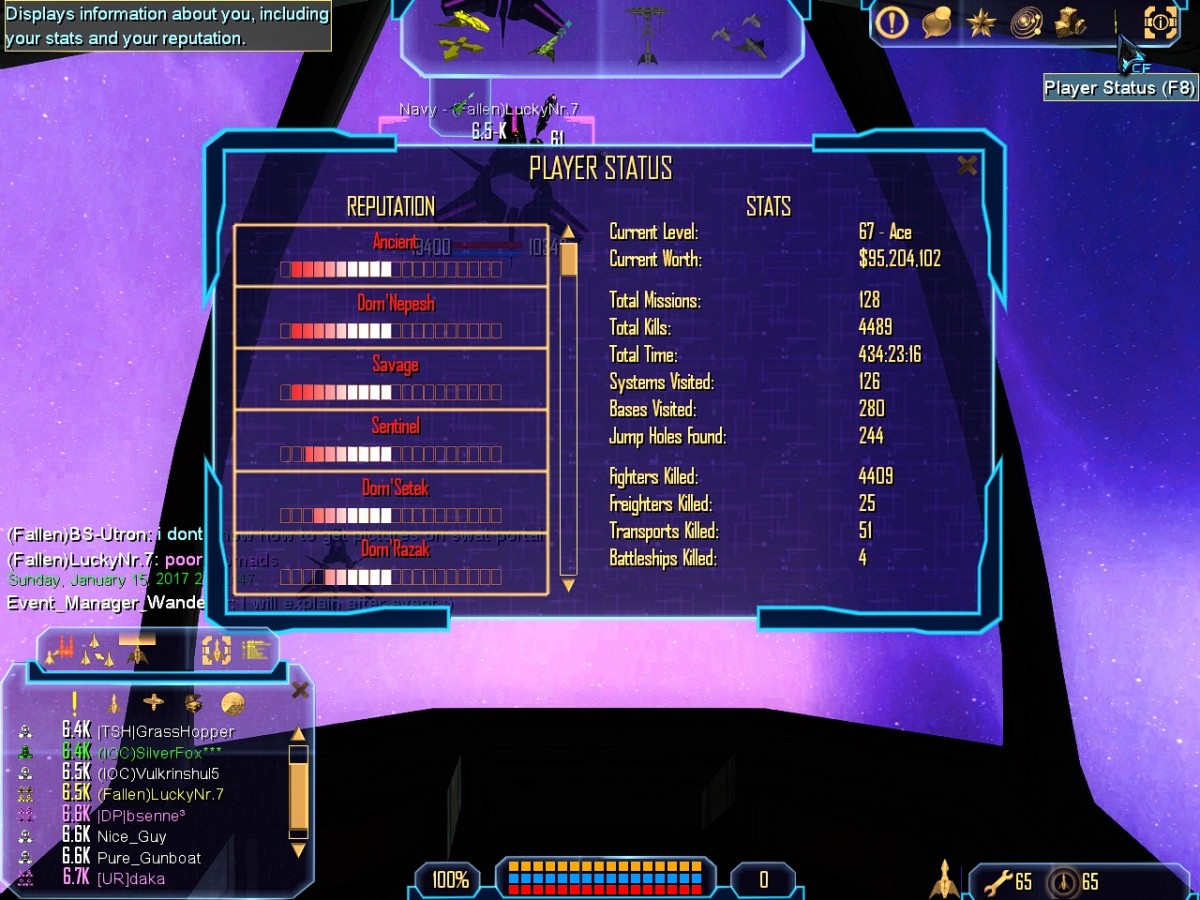Choose [UR]daka in the contact list
The height and width of the screenshot is (900, 1200).
pos(130,879)
